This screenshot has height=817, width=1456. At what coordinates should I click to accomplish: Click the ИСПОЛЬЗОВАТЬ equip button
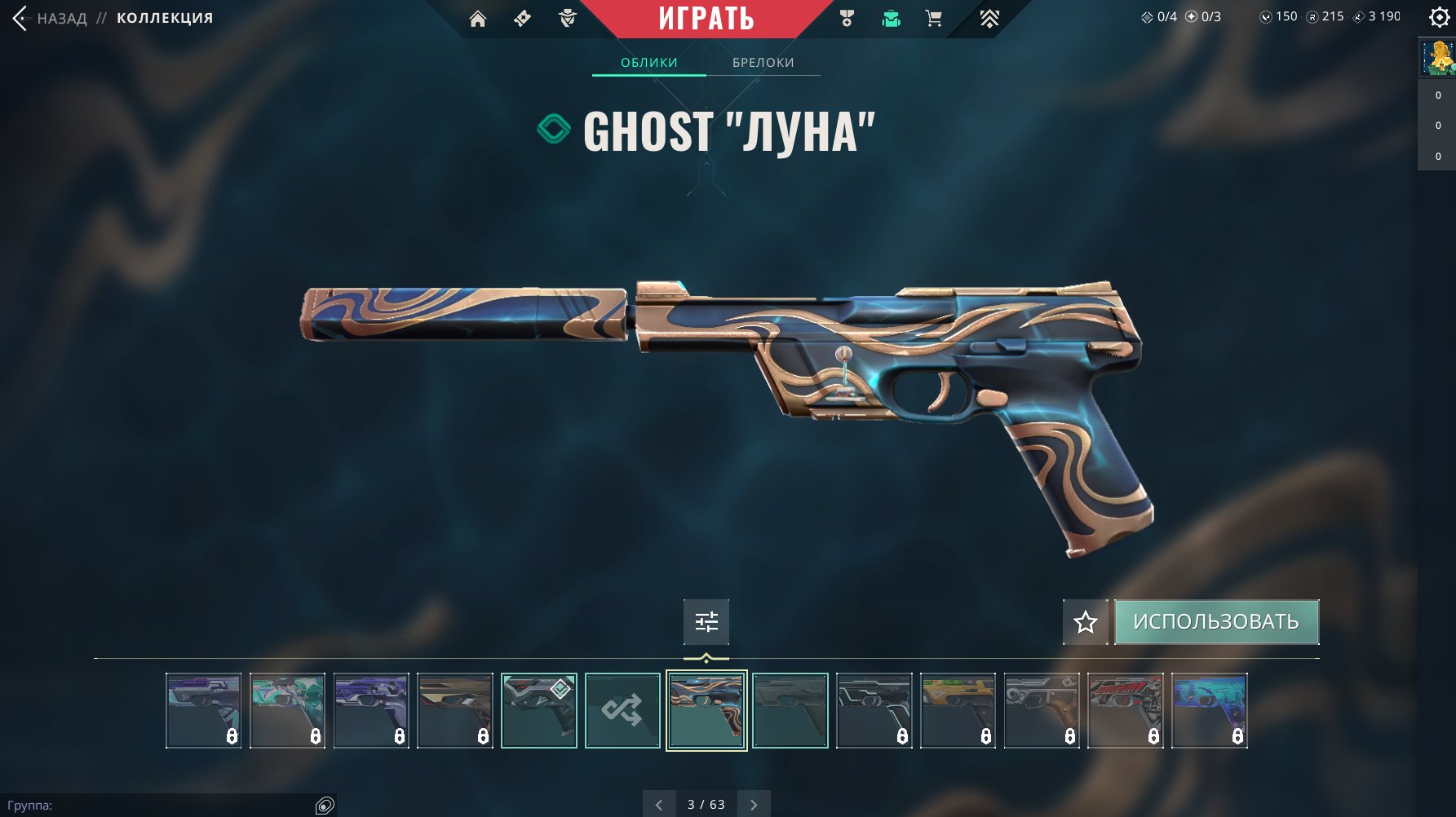click(x=1216, y=622)
